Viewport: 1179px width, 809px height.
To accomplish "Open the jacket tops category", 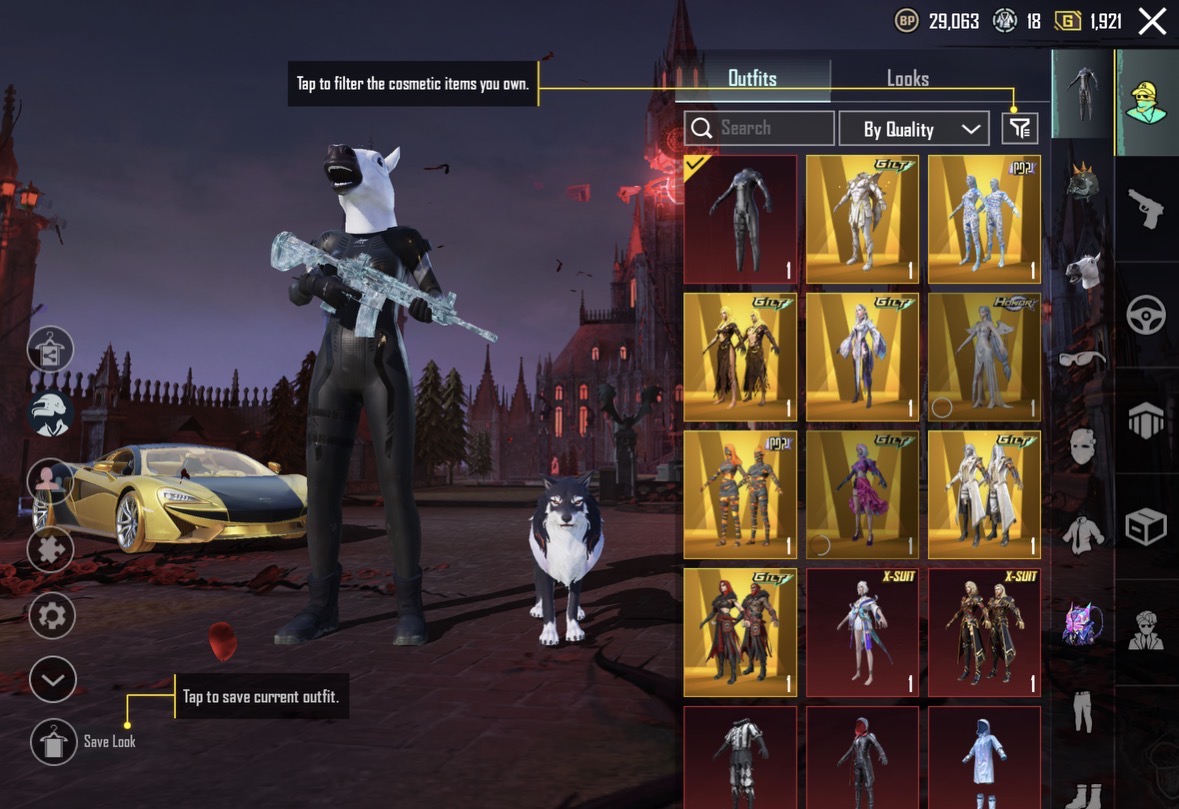I will click(1082, 537).
